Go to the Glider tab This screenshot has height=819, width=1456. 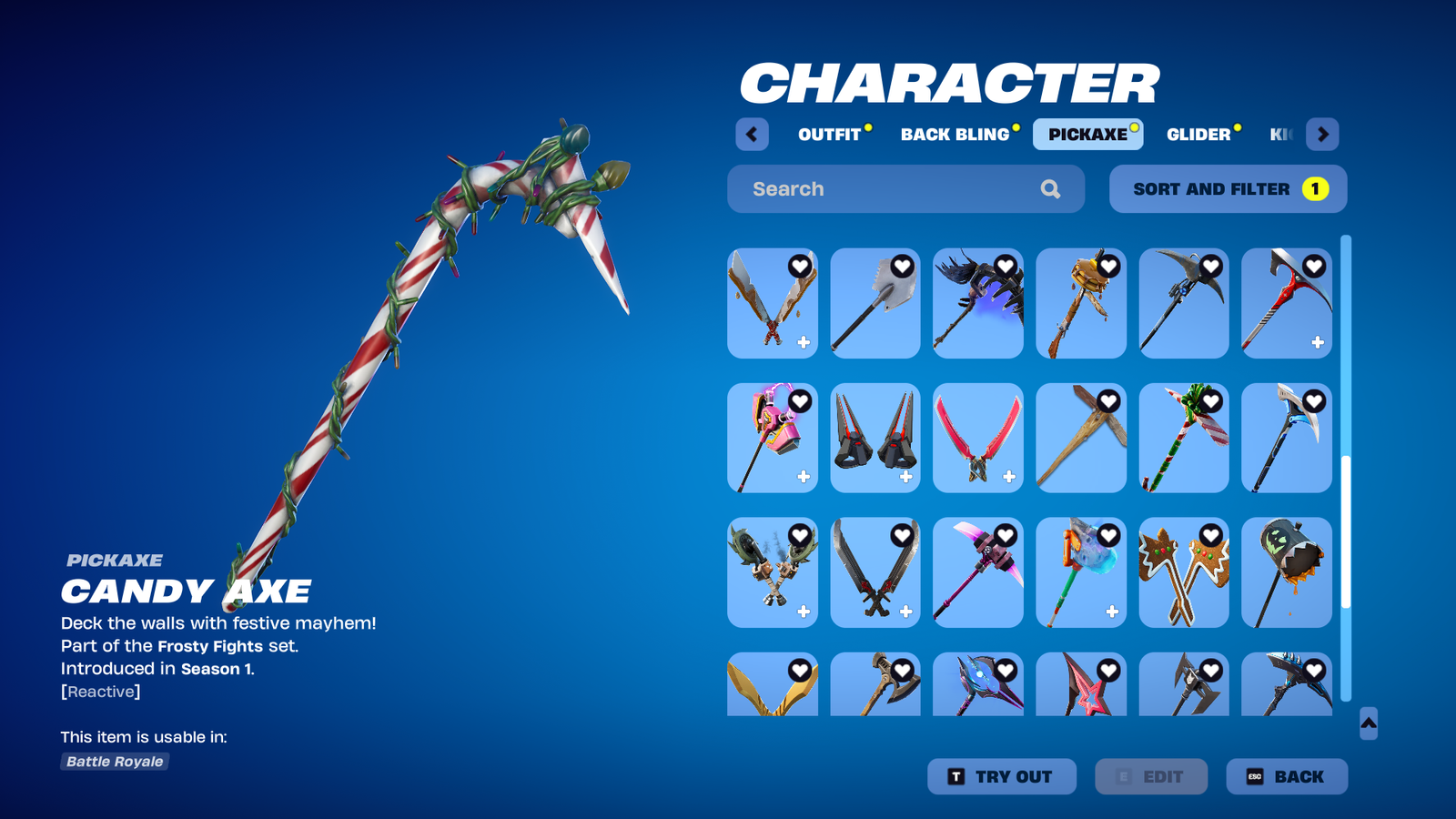[x=1198, y=135]
